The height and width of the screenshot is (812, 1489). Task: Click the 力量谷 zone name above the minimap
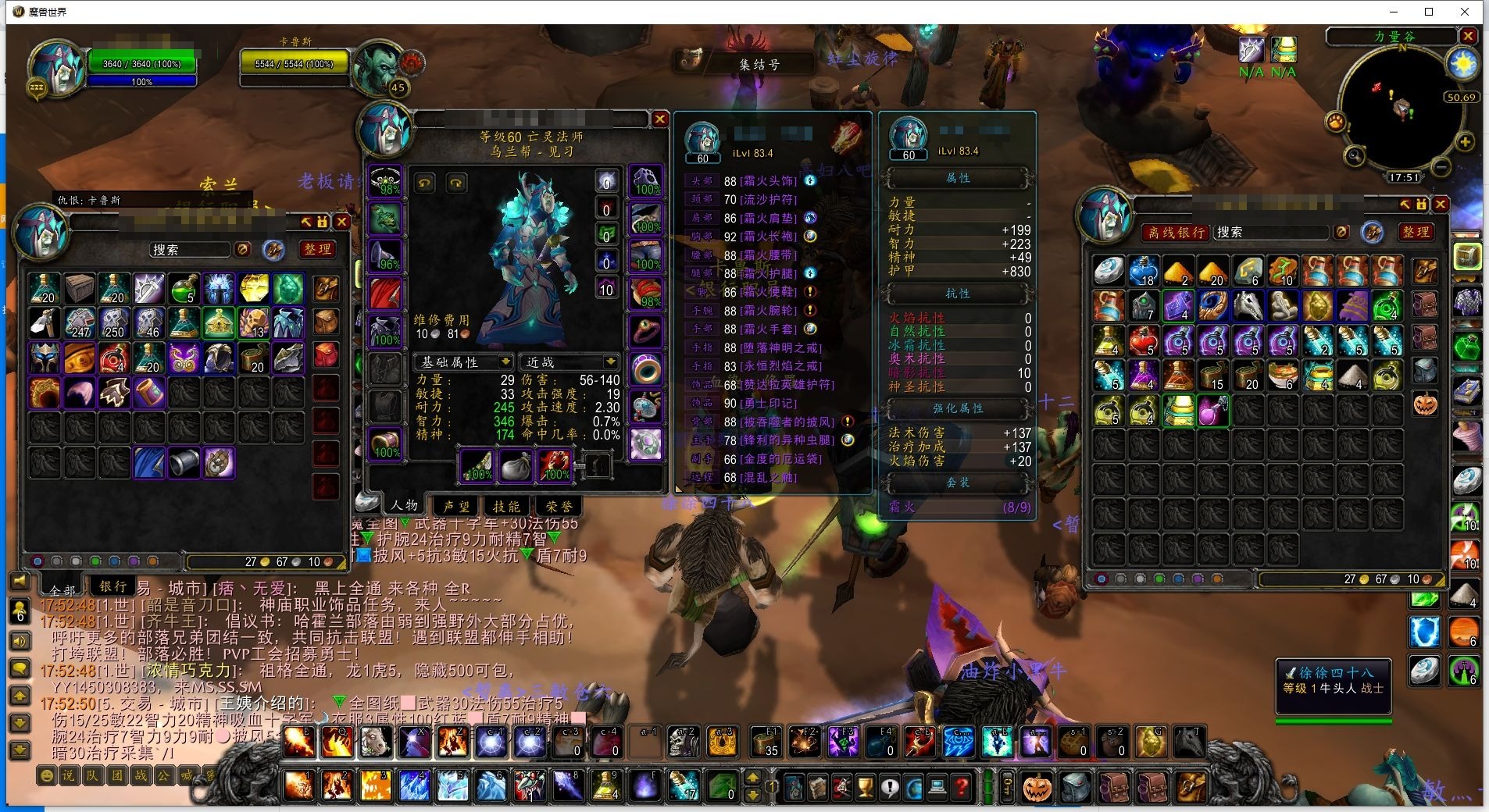click(x=1394, y=37)
